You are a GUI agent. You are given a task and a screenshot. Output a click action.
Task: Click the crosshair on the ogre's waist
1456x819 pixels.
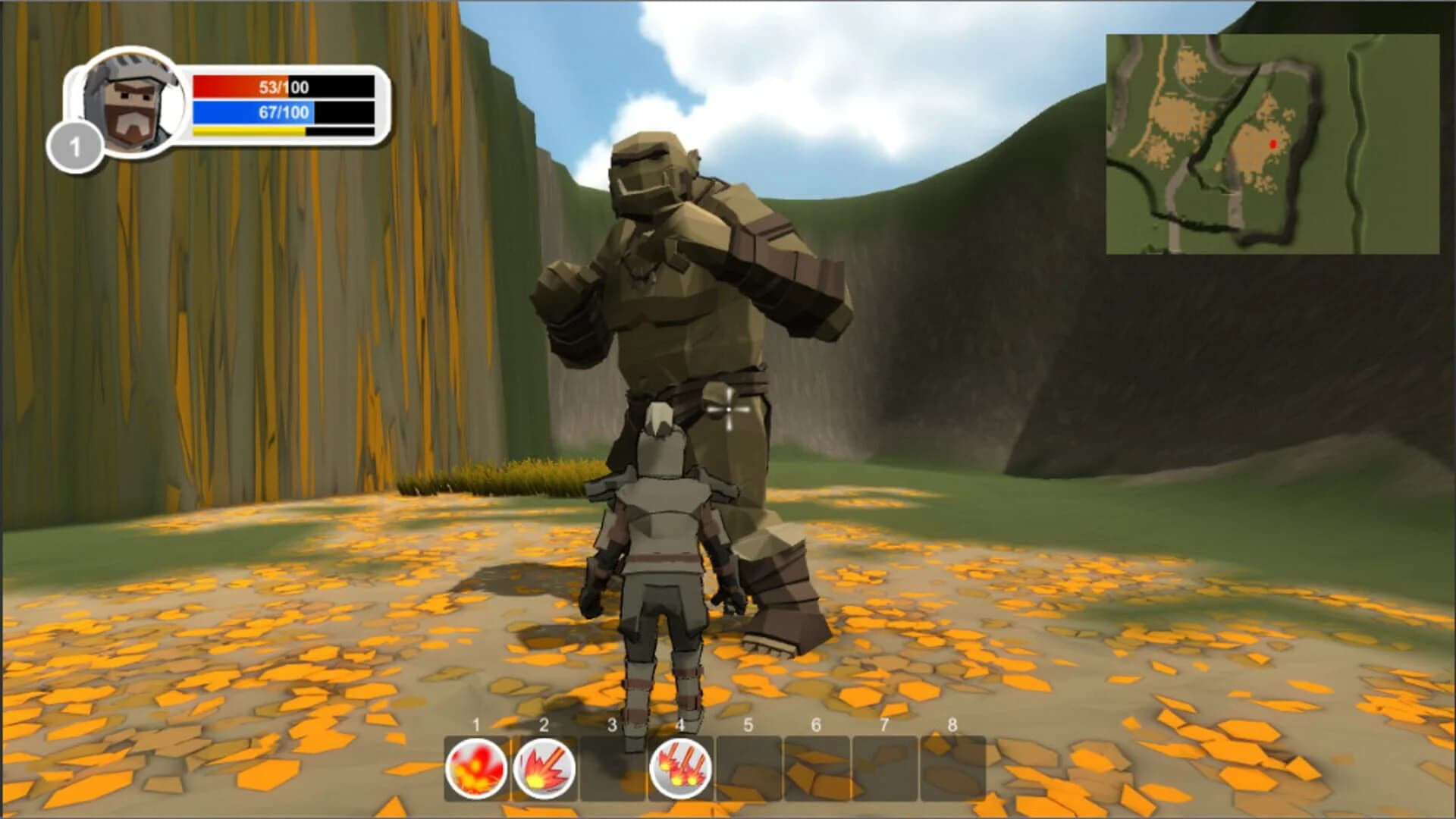pyautogui.click(x=730, y=410)
